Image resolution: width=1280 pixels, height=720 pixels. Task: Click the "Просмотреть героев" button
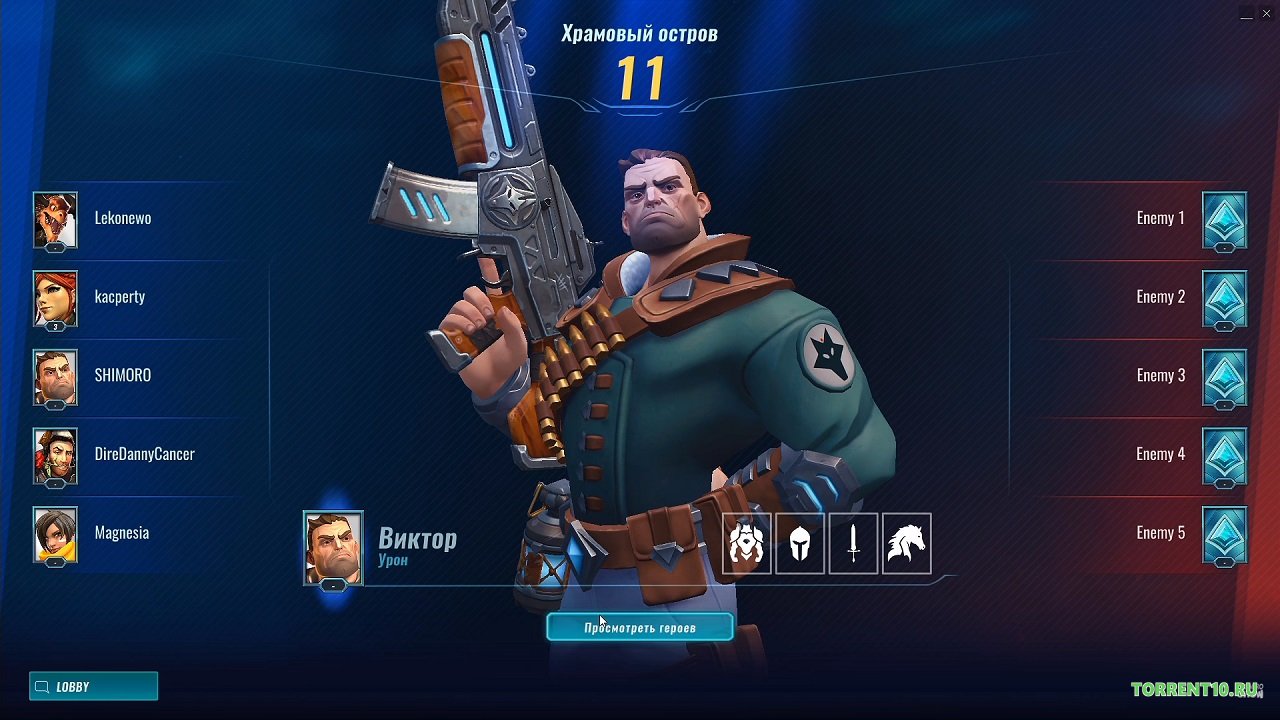pyautogui.click(x=640, y=628)
